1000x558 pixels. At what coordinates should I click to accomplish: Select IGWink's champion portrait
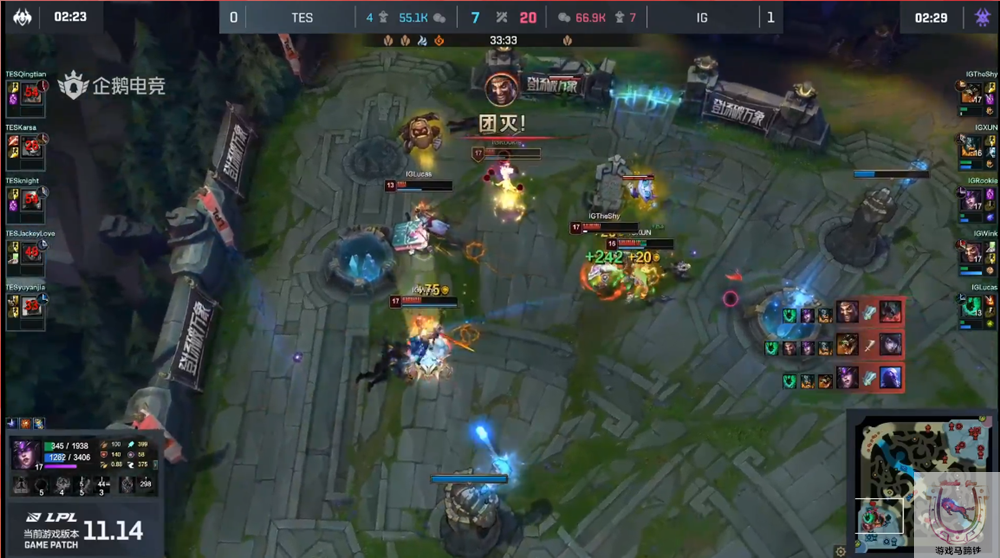click(x=971, y=252)
